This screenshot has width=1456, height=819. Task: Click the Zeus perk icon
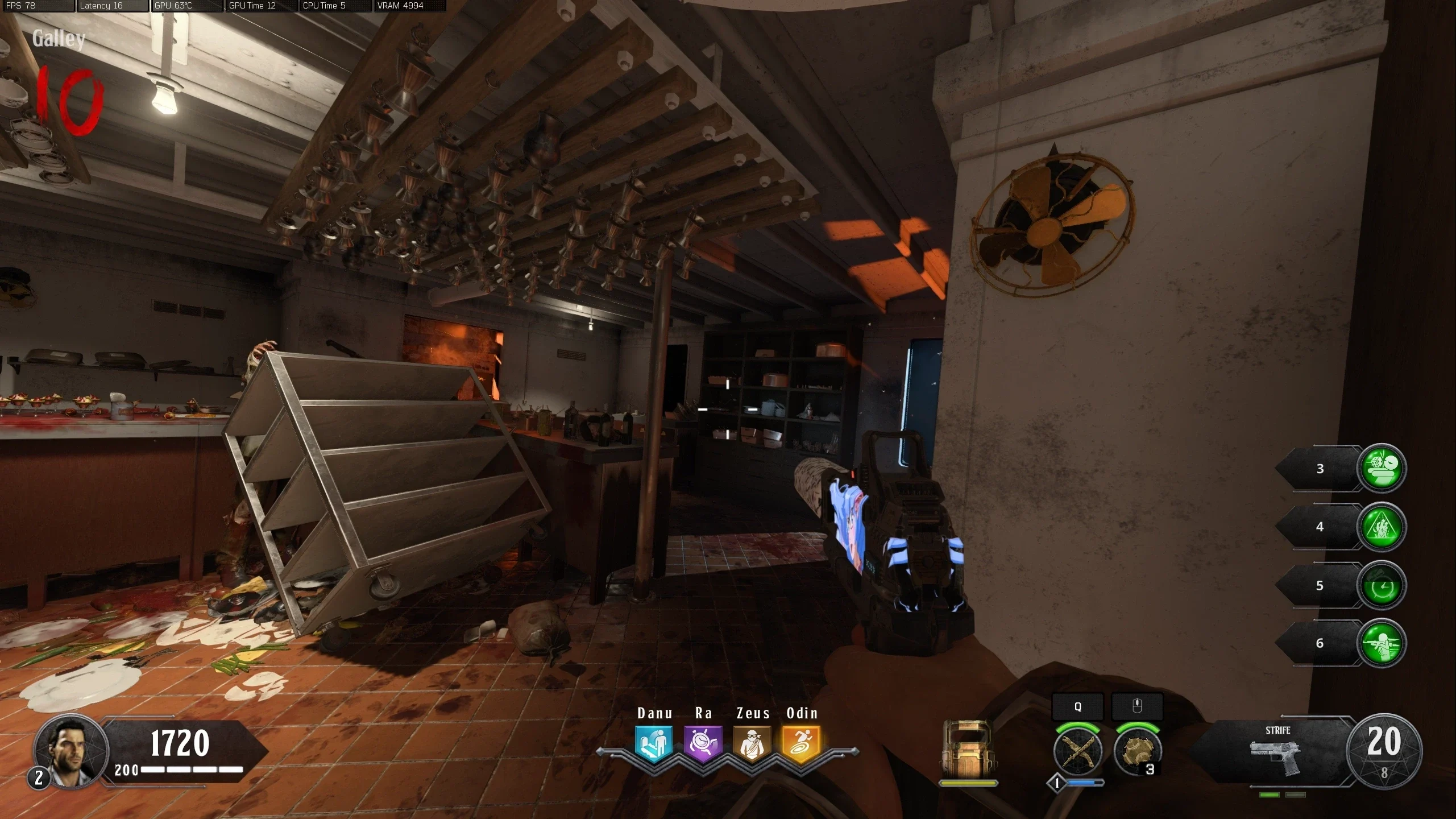point(752,743)
